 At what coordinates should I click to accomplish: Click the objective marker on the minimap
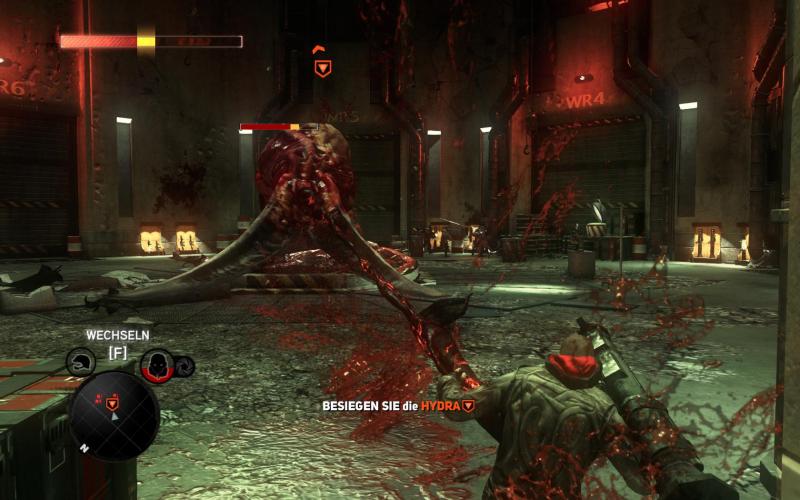[113, 402]
